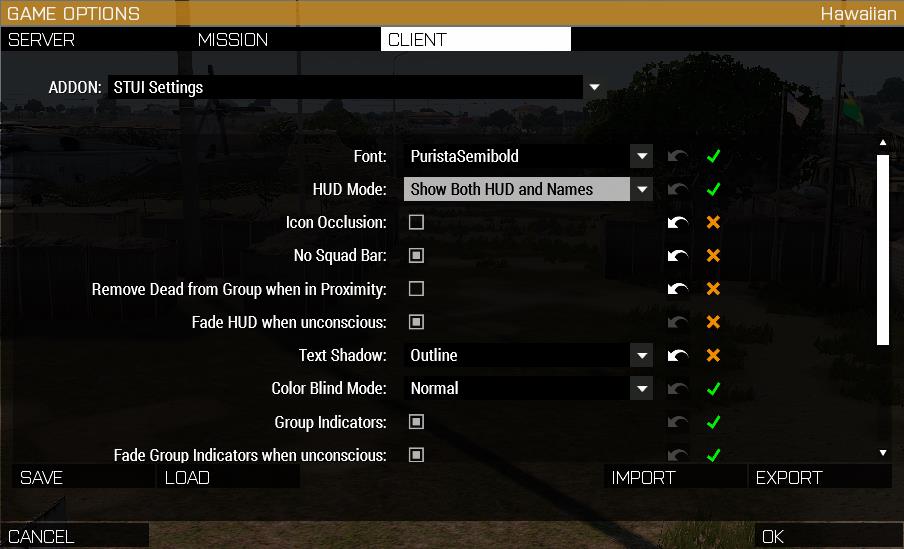Enable Remove Dead from Group when in Proximity
The image size is (904, 549).
tap(417, 289)
